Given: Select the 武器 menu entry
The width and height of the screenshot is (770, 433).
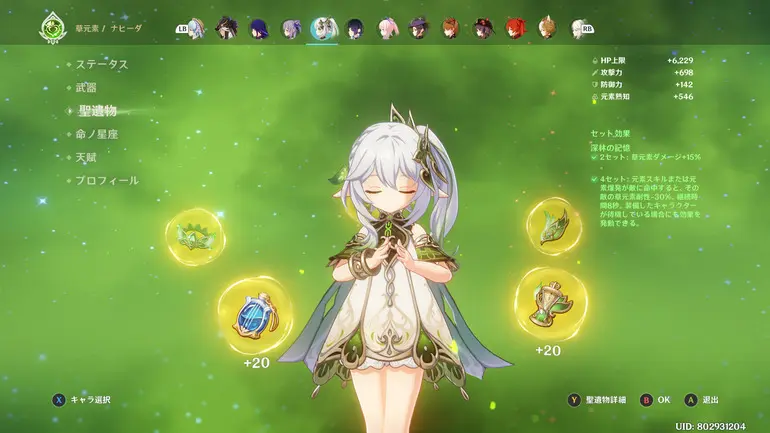Looking at the screenshot, I should click(x=89, y=87).
